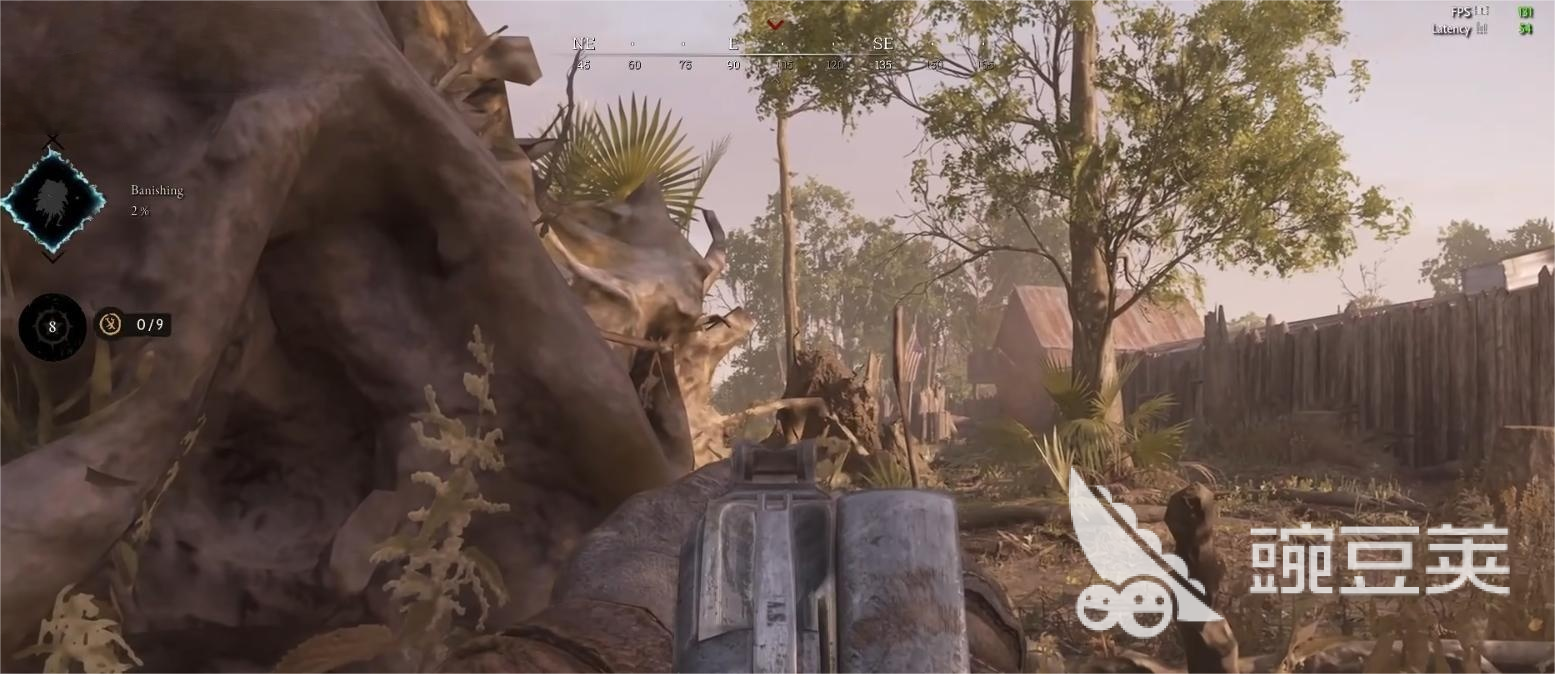The height and width of the screenshot is (674, 1555).
Task: Click the rune icon beside 0/9
Action: pos(110,324)
